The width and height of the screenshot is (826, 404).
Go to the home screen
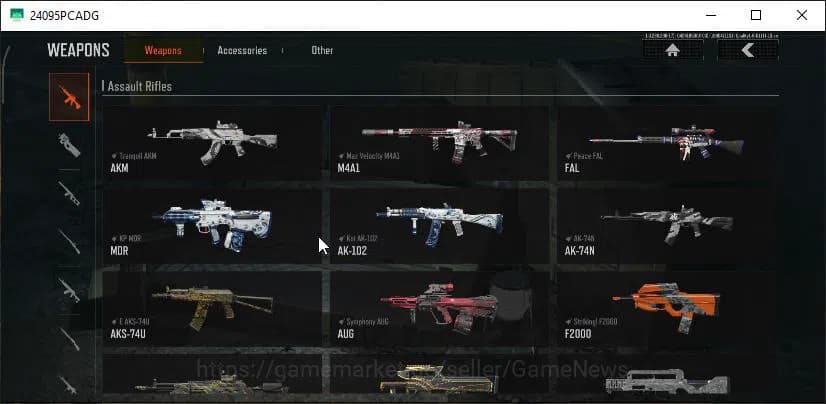pyautogui.click(x=672, y=49)
